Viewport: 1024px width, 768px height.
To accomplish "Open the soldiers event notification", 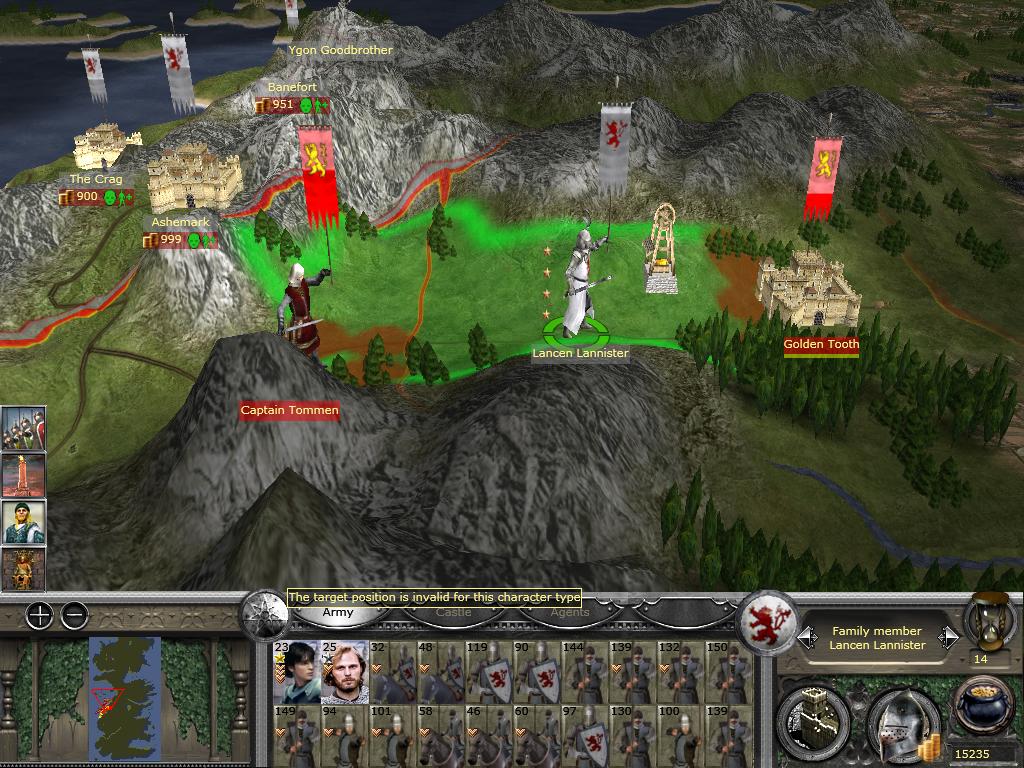I will click(23, 428).
